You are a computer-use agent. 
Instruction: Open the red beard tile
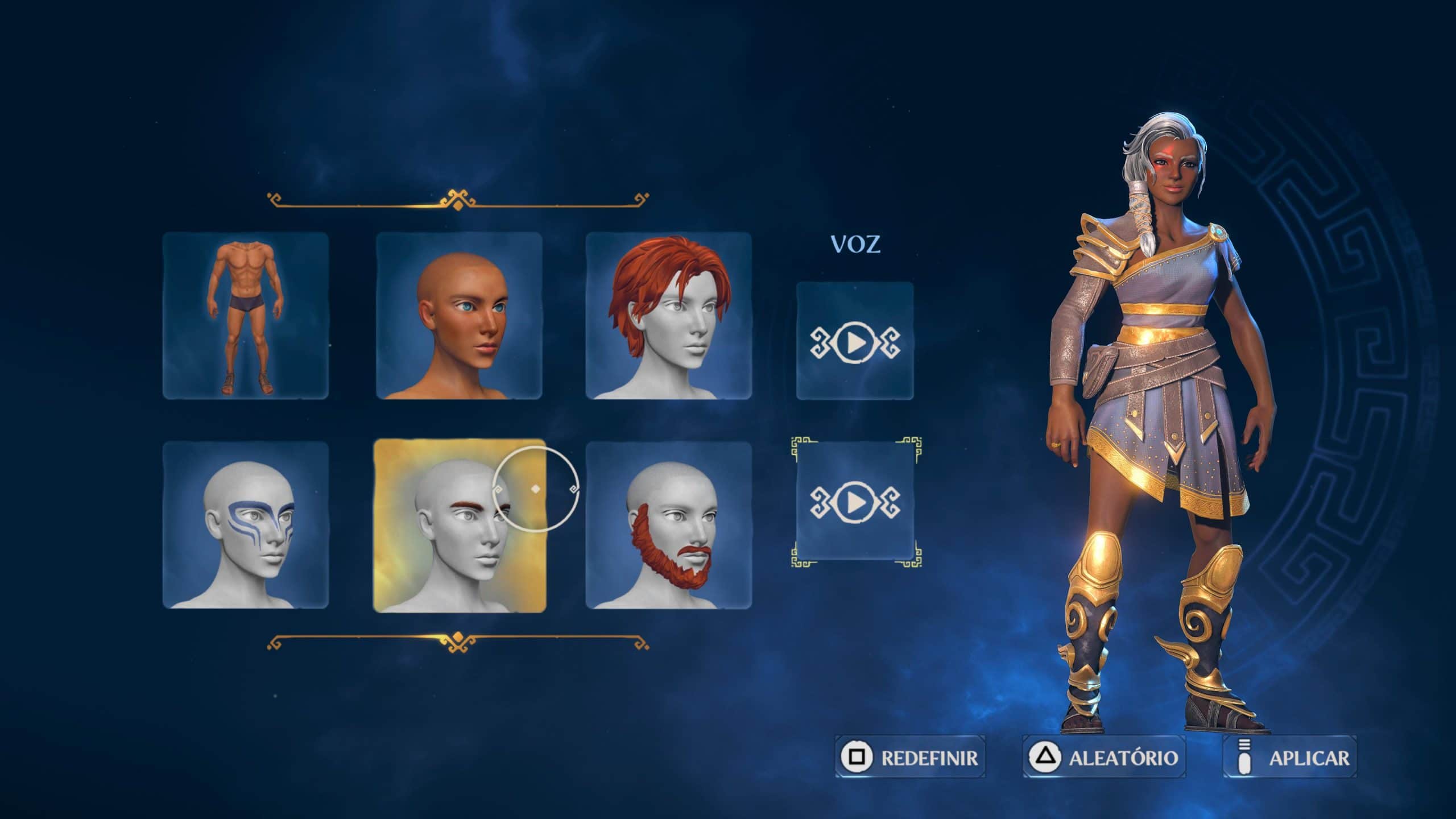(x=669, y=525)
